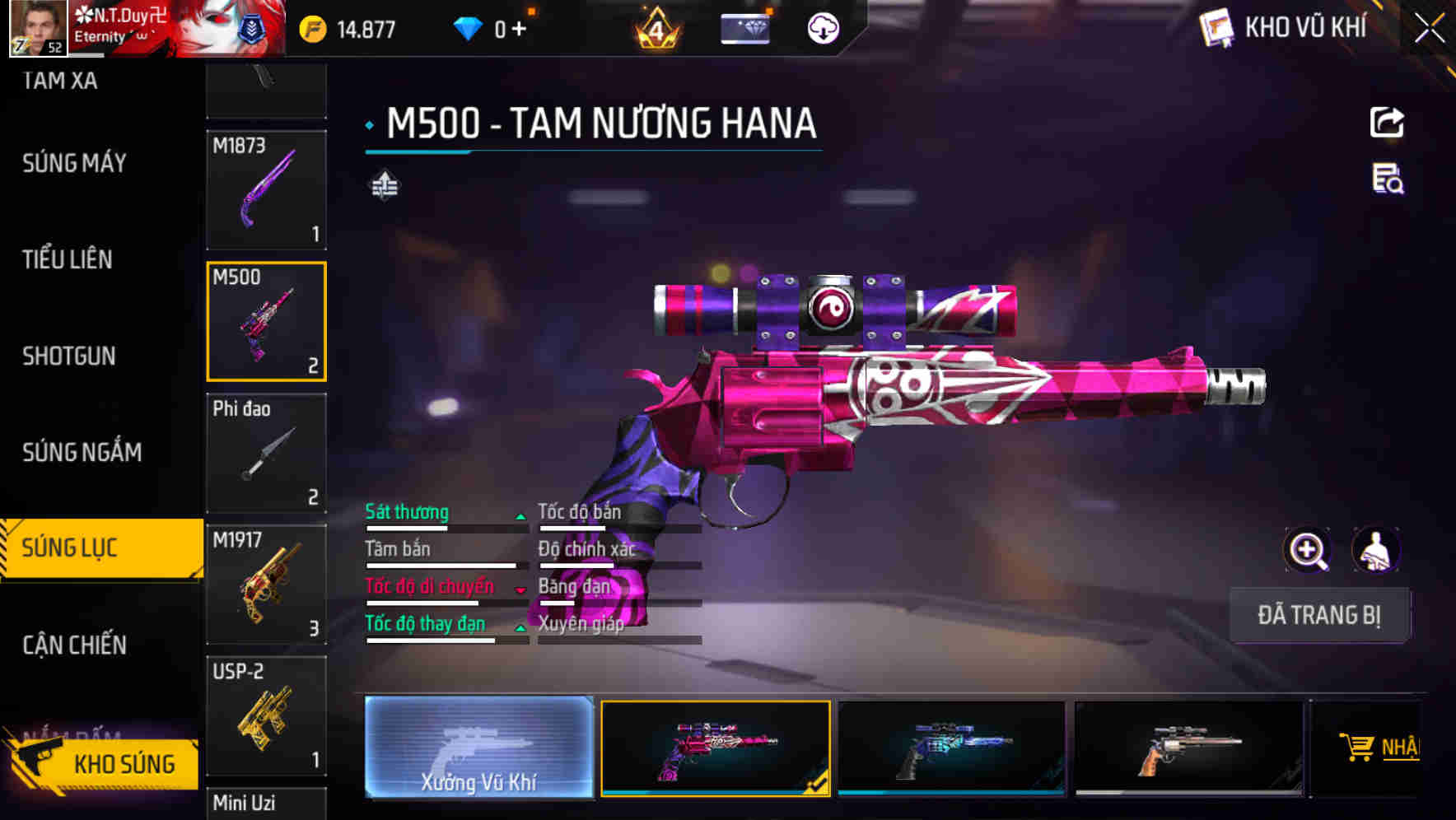1456x820 pixels.
Task: Choose the M1873 weapon slot
Action: coord(266,190)
